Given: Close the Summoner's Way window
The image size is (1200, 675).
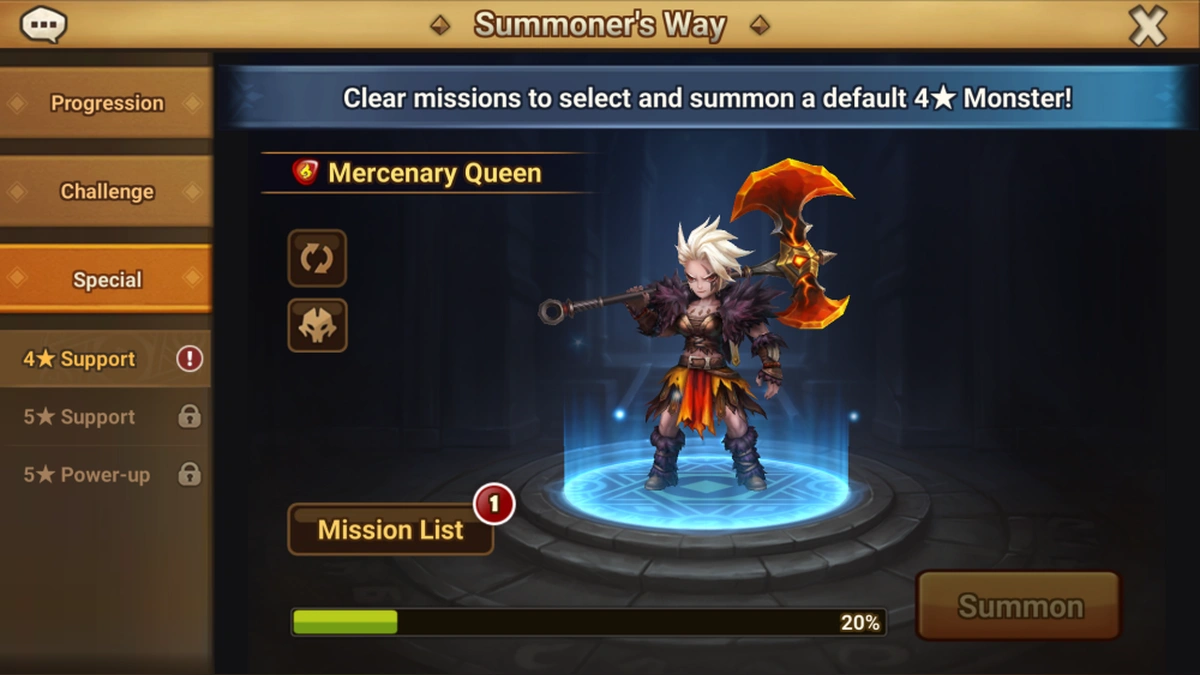Looking at the screenshot, I should click(1147, 26).
